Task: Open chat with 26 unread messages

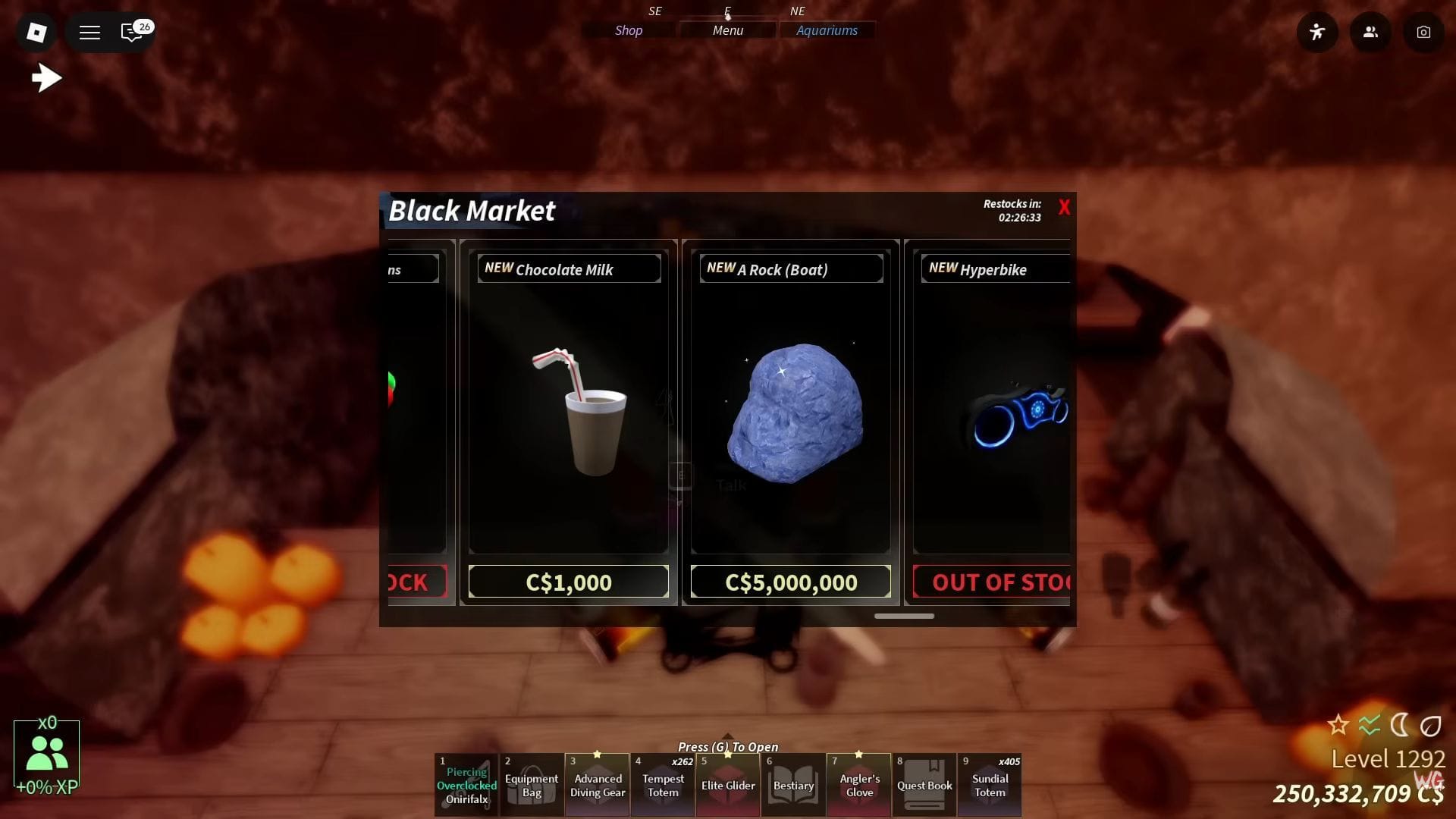Action: click(133, 32)
